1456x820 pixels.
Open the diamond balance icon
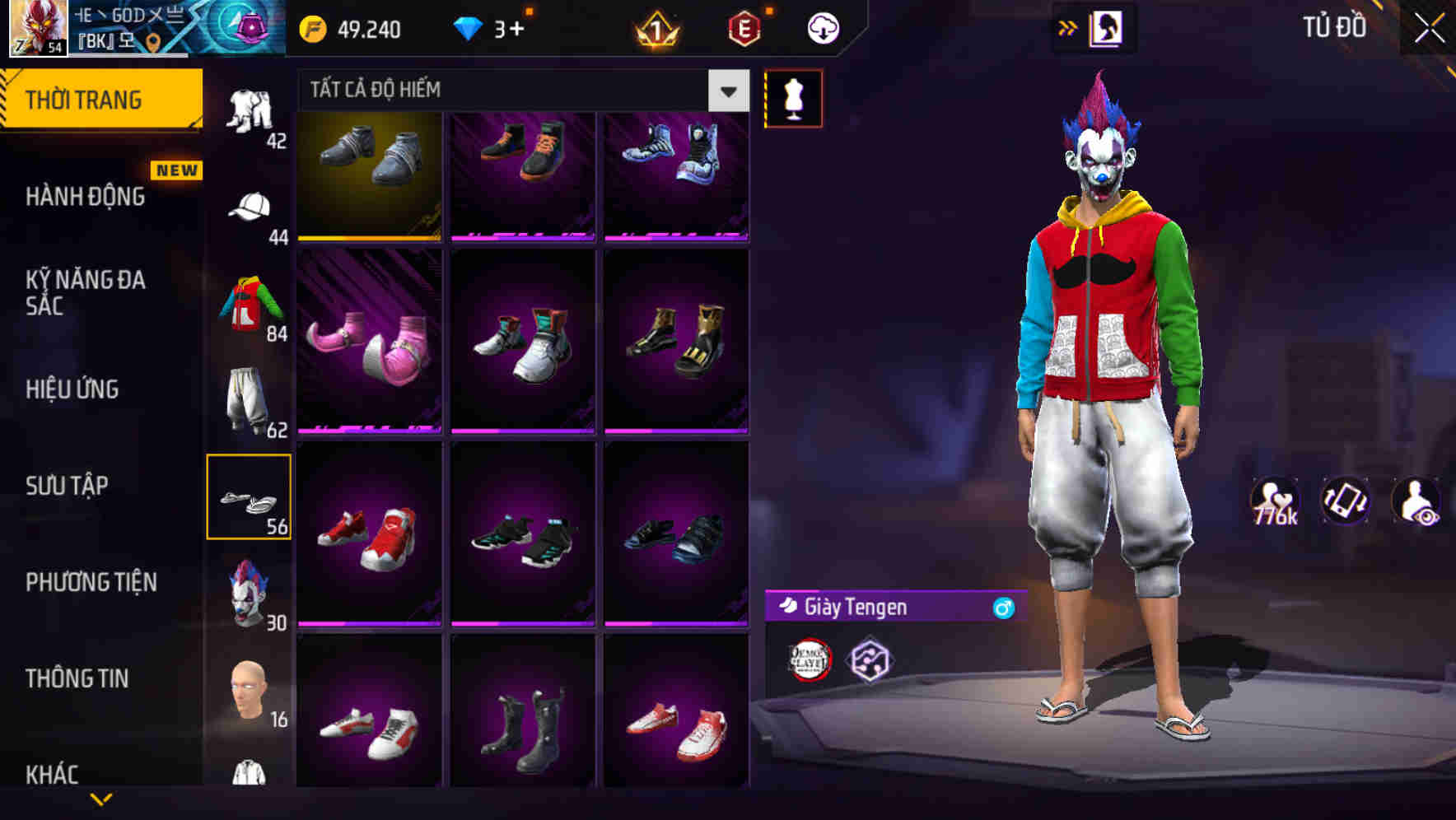coord(469,28)
